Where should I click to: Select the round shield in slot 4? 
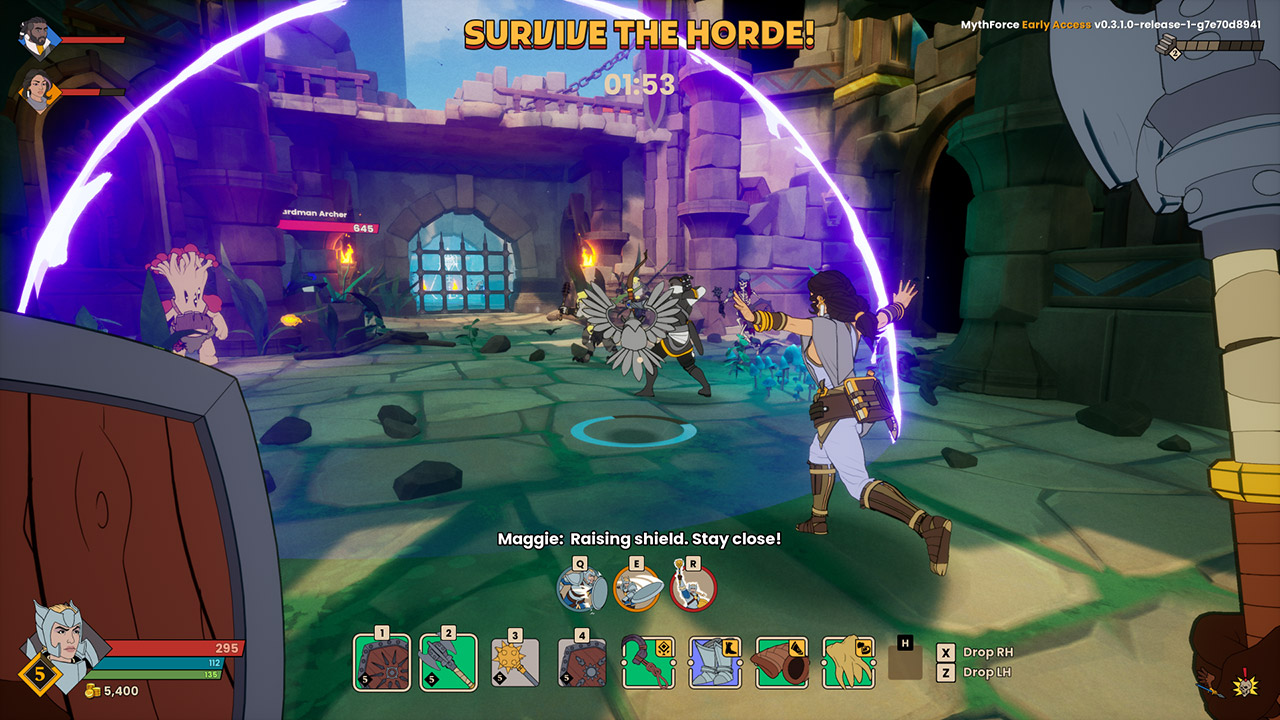click(x=582, y=662)
